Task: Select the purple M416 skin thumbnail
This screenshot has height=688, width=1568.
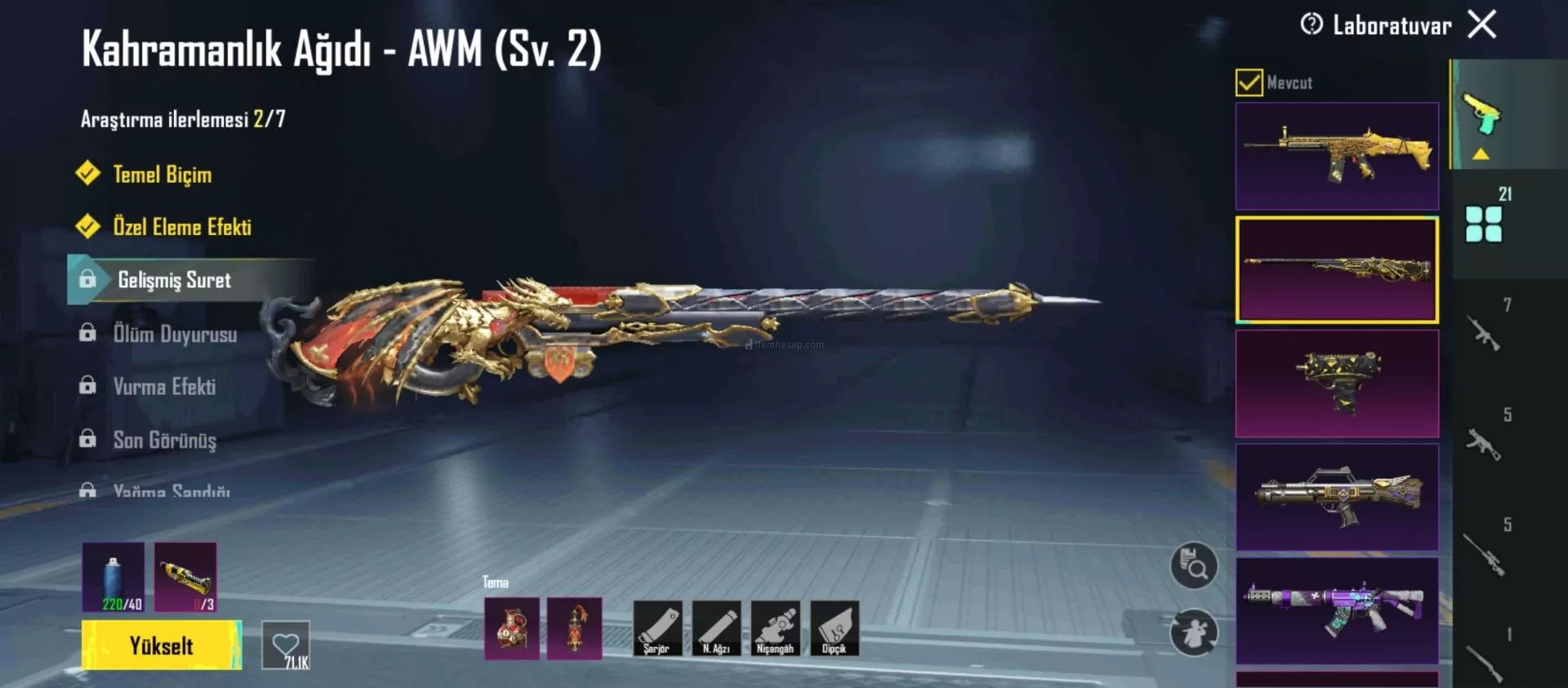Action: coord(1337,610)
